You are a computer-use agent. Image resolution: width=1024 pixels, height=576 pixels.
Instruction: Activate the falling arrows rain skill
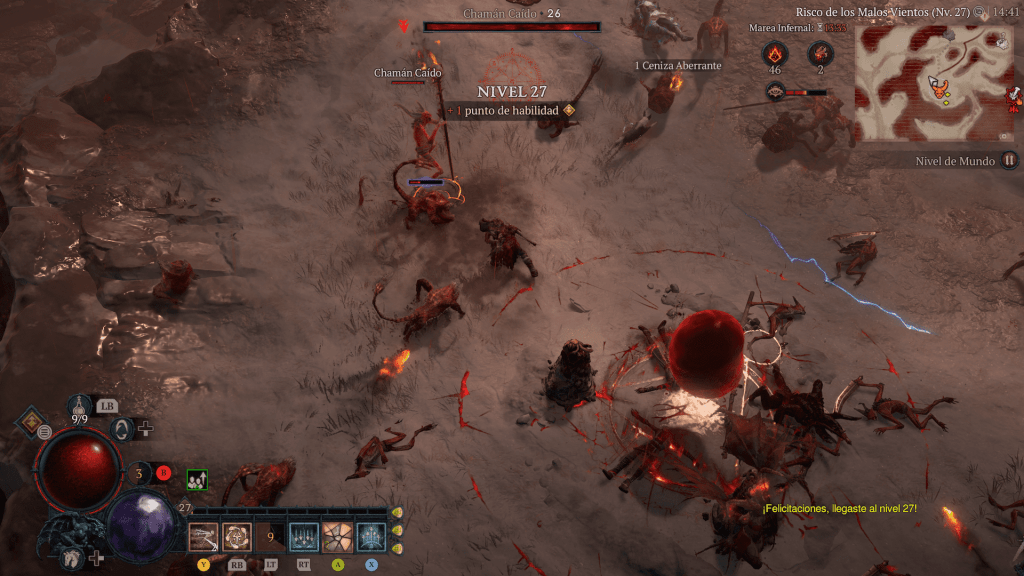(303, 538)
